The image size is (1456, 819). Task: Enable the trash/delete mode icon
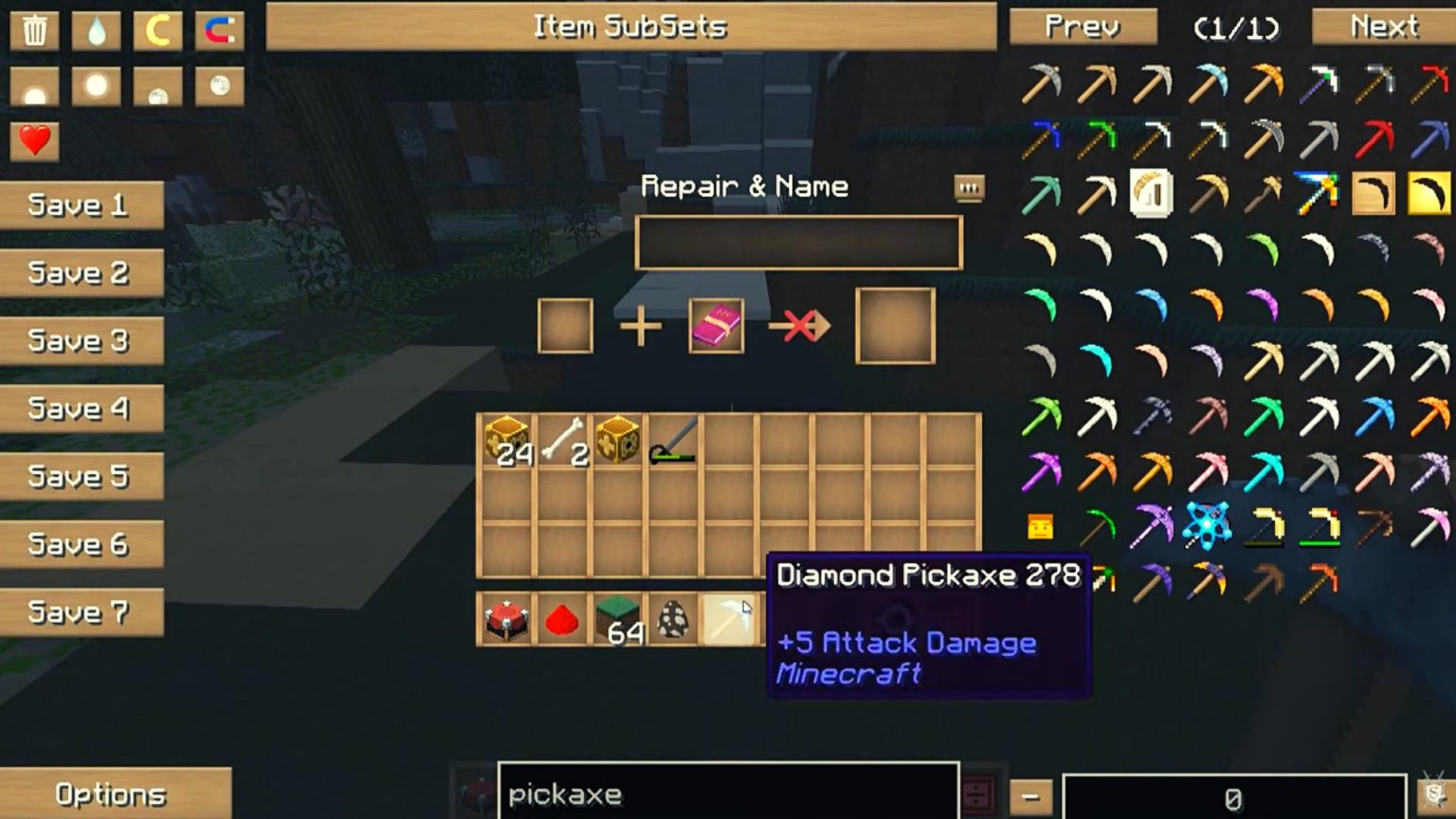(x=35, y=29)
